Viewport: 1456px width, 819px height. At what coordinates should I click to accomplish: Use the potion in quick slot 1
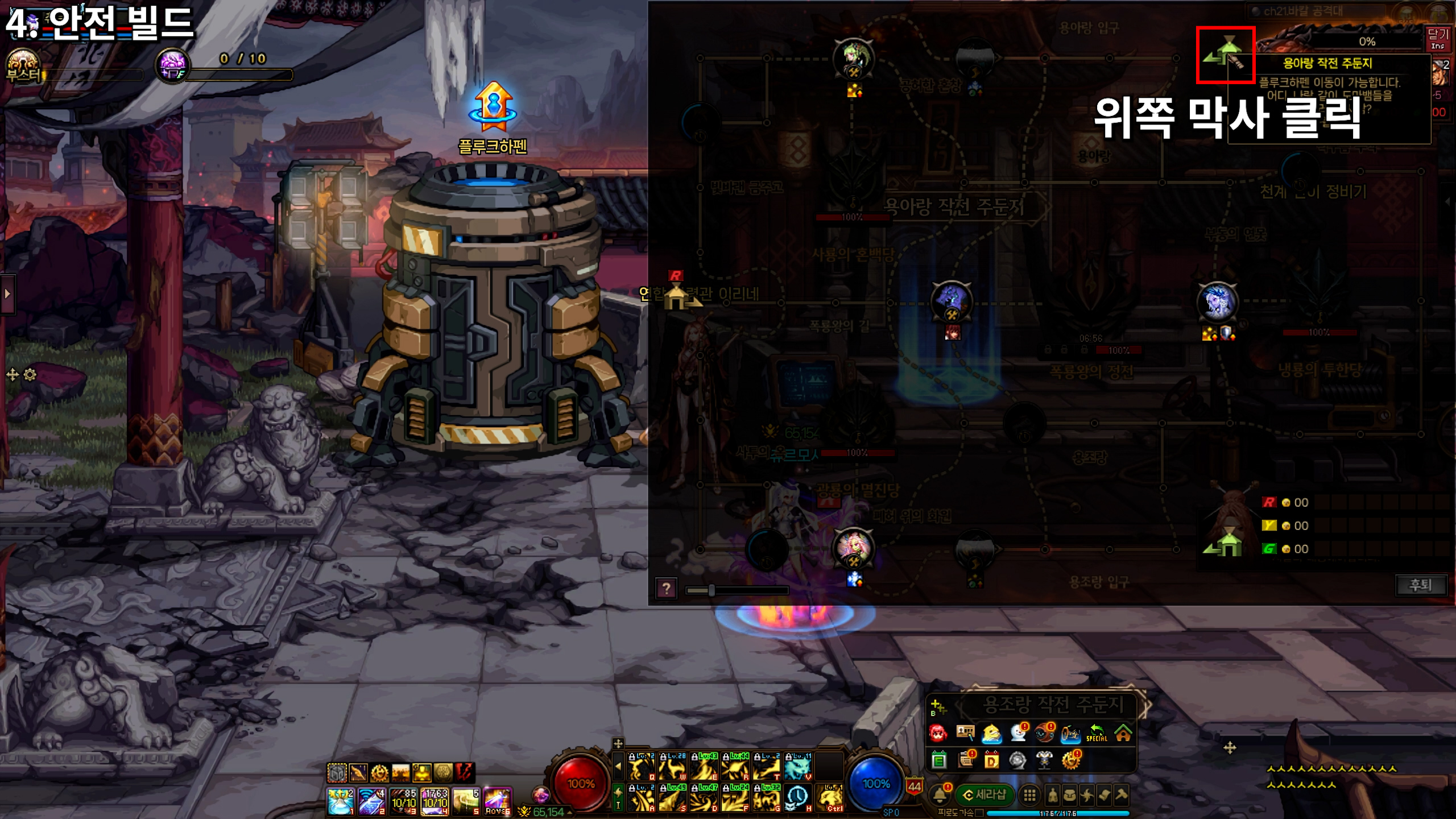pos(341,801)
